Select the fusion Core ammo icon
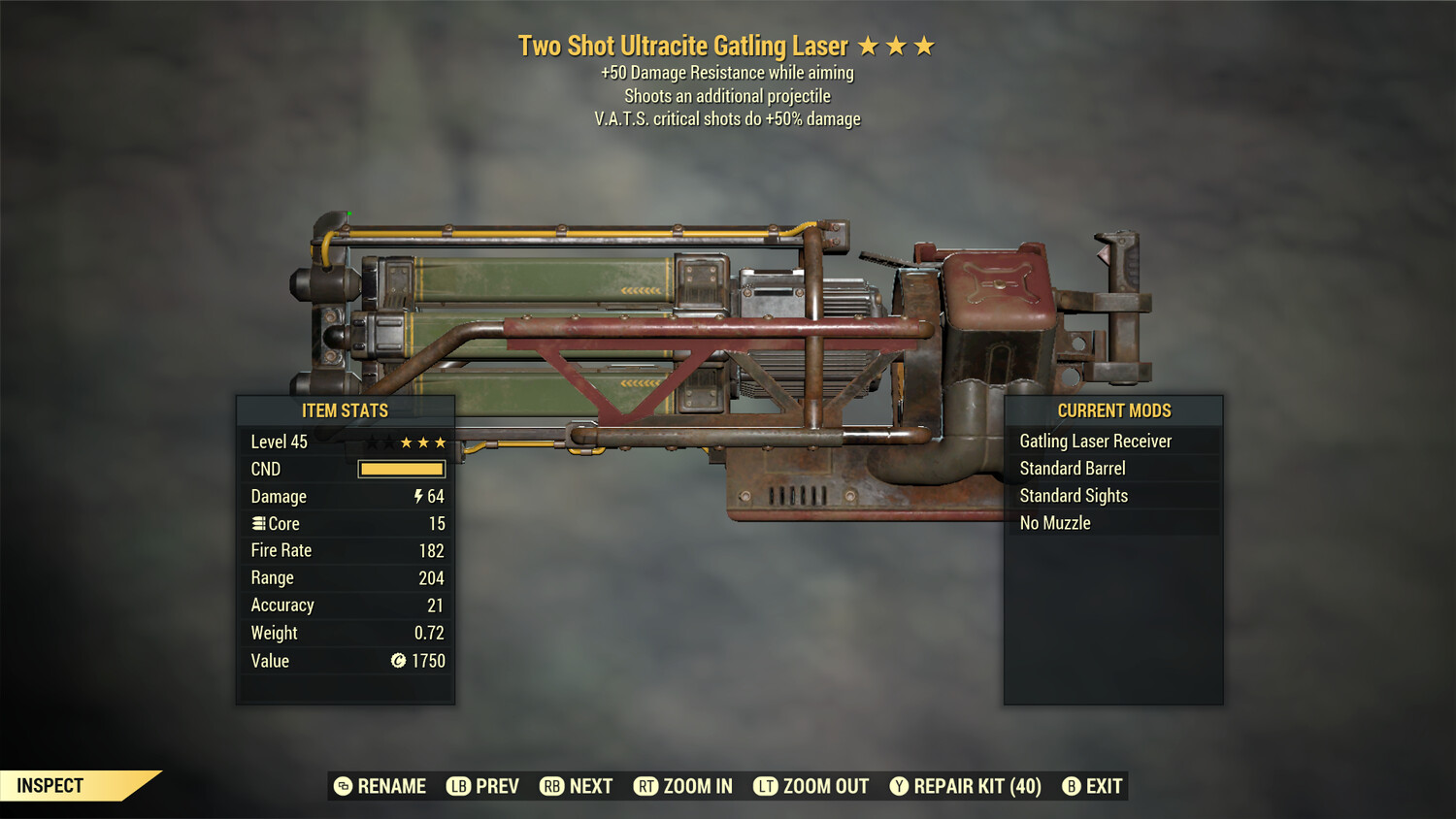 point(258,523)
